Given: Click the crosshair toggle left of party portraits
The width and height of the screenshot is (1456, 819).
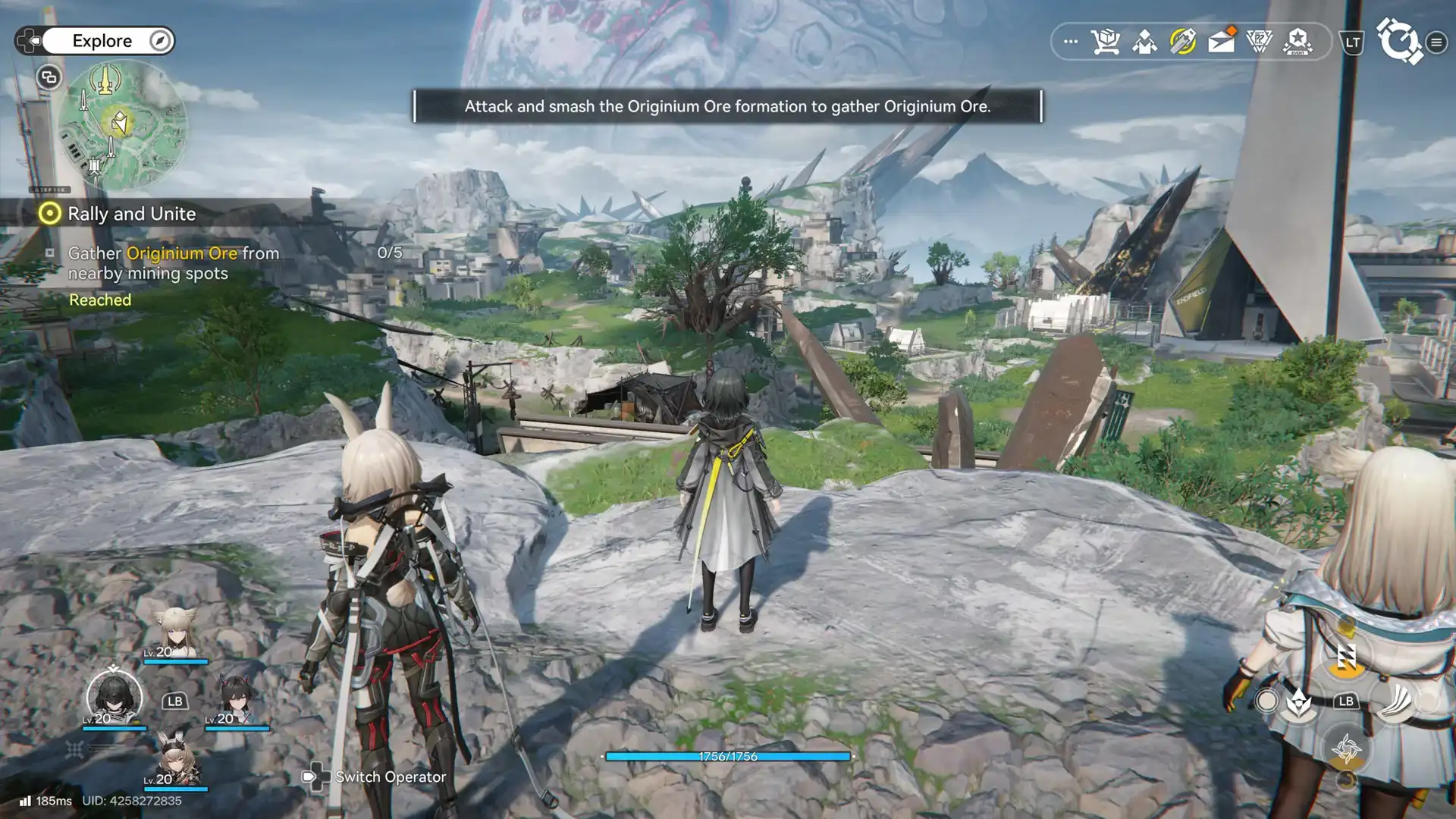Looking at the screenshot, I should (x=74, y=749).
